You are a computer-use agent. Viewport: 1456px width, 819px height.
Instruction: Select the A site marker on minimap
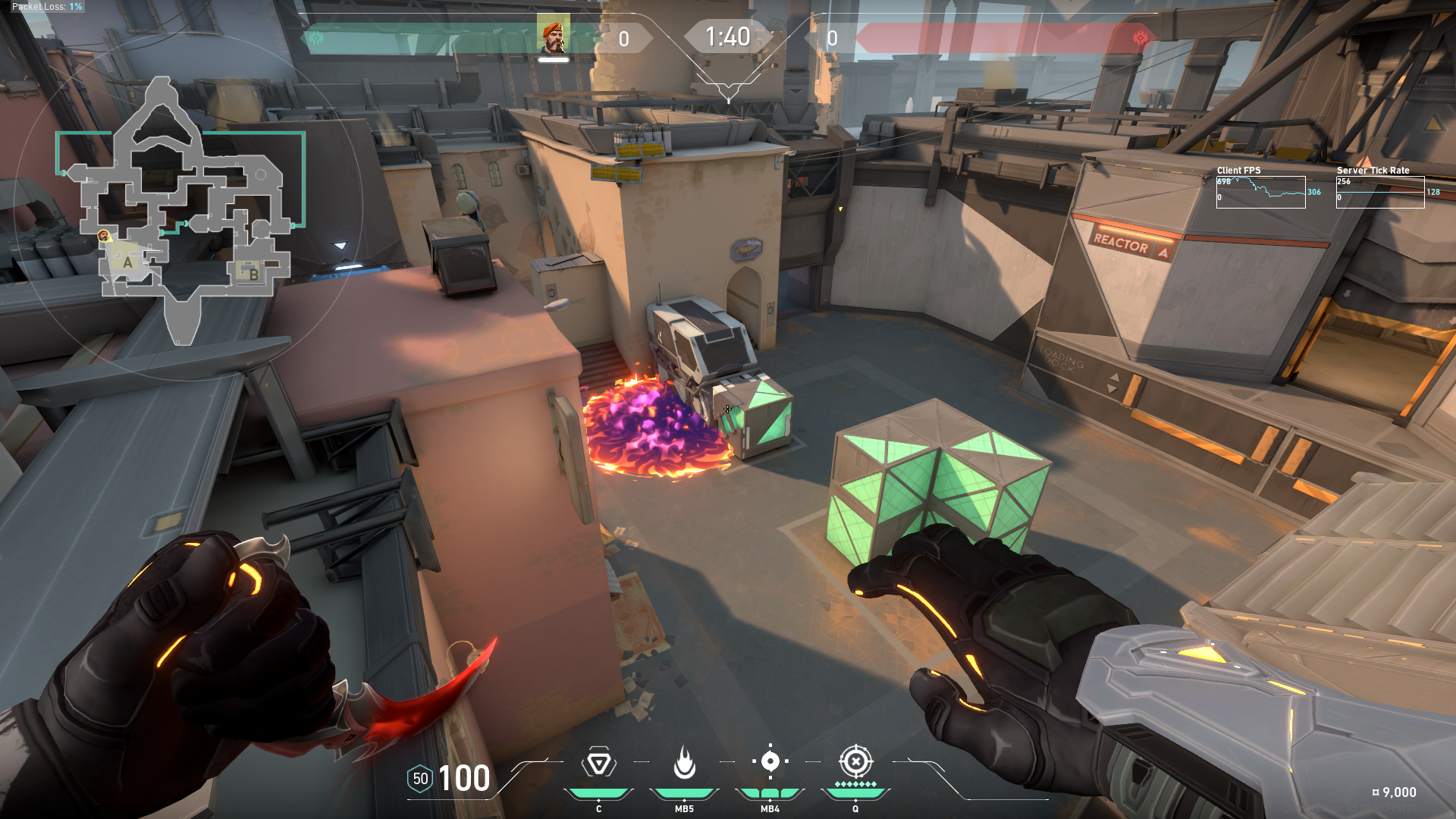[127, 262]
